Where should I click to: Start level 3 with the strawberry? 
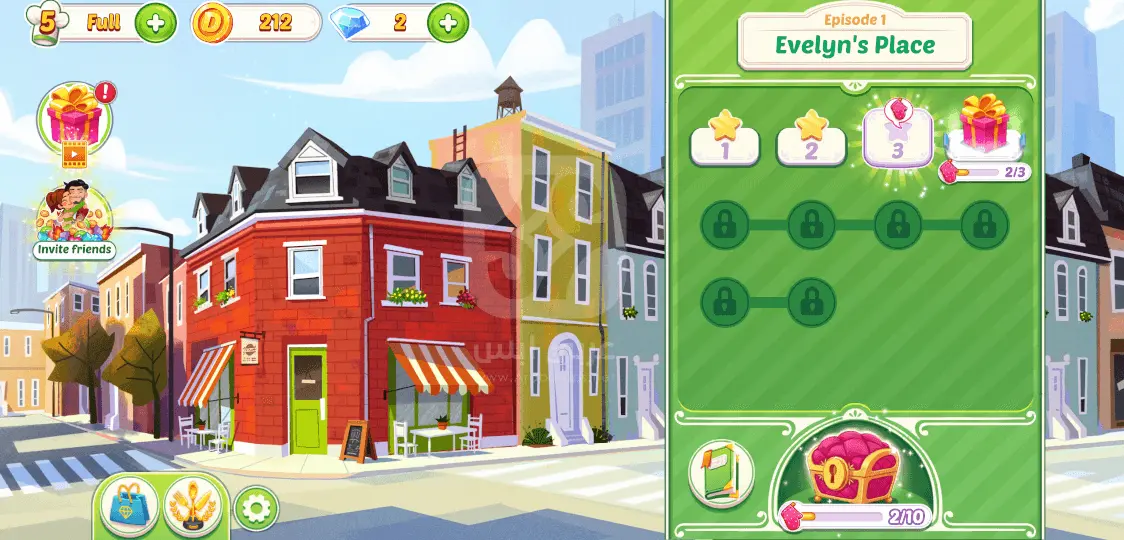(897, 138)
